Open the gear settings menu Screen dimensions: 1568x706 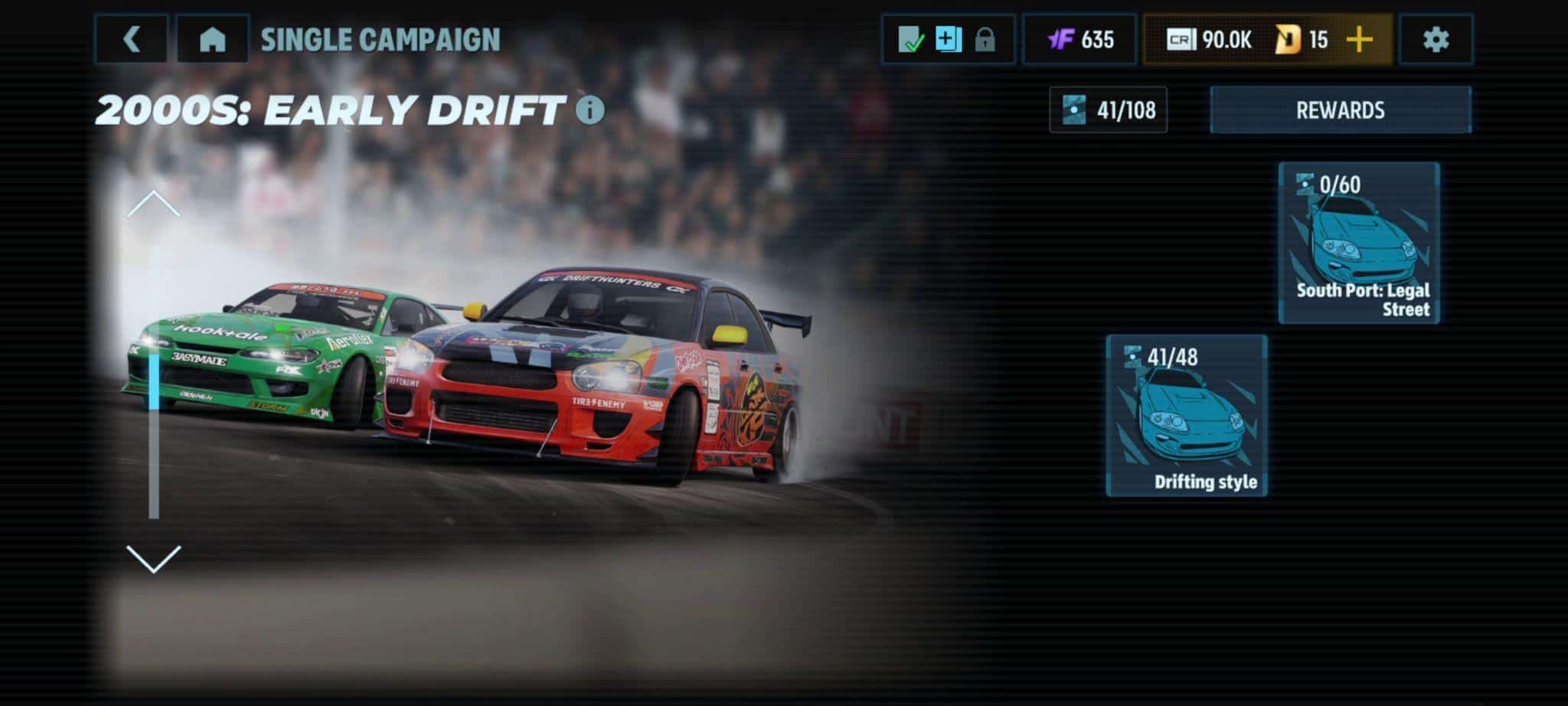coord(1436,39)
